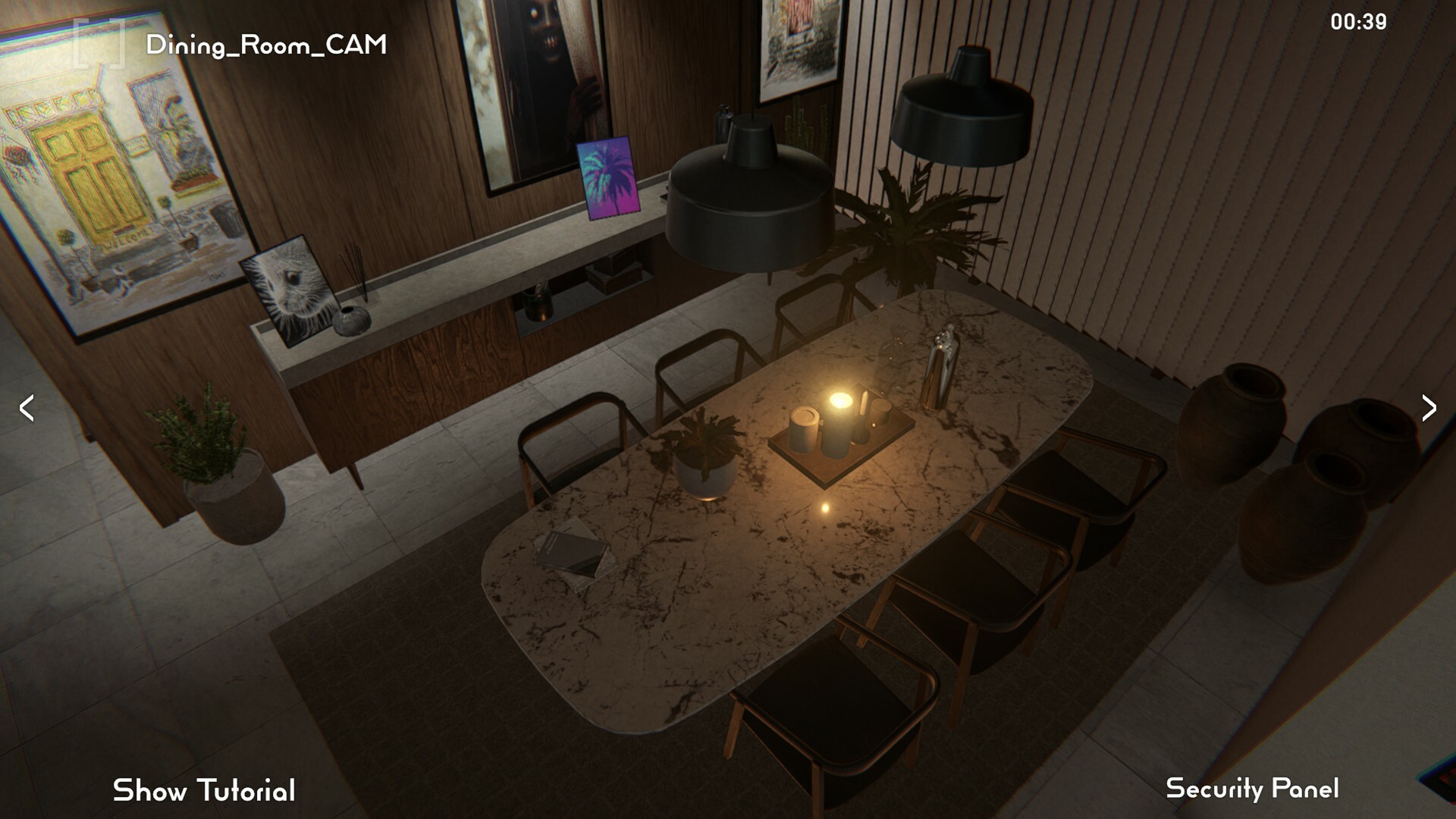Image resolution: width=1456 pixels, height=819 pixels.
Task: Click the cat portrait frame
Action: tap(287, 288)
